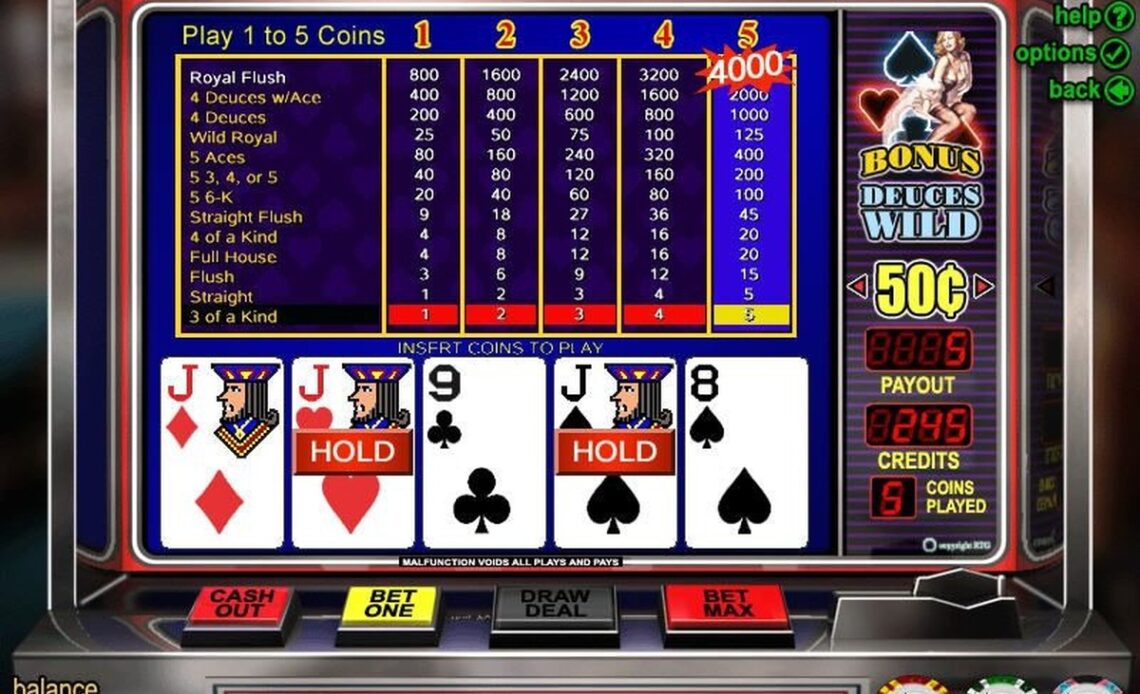1140x694 pixels.
Task: Hit the Draw Deal button
Action: tap(555, 607)
